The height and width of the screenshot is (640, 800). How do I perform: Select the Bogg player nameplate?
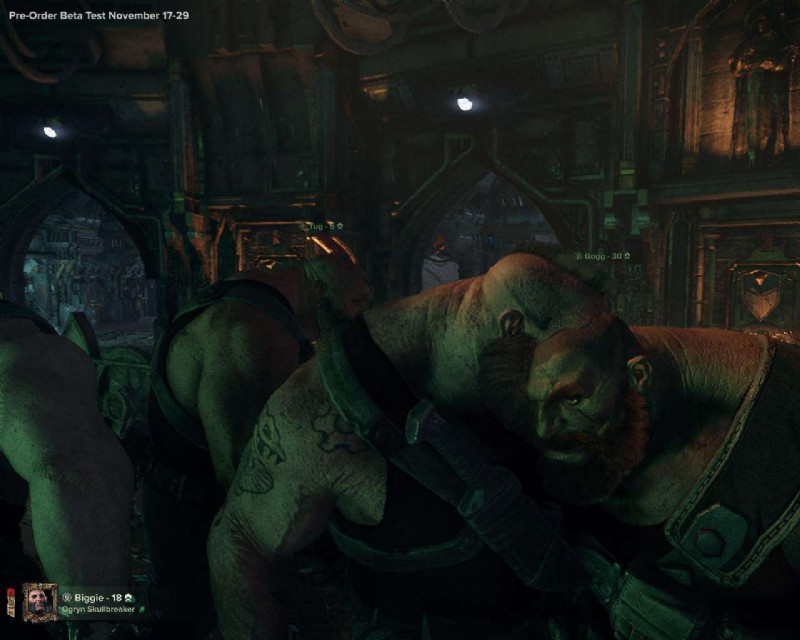click(603, 257)
